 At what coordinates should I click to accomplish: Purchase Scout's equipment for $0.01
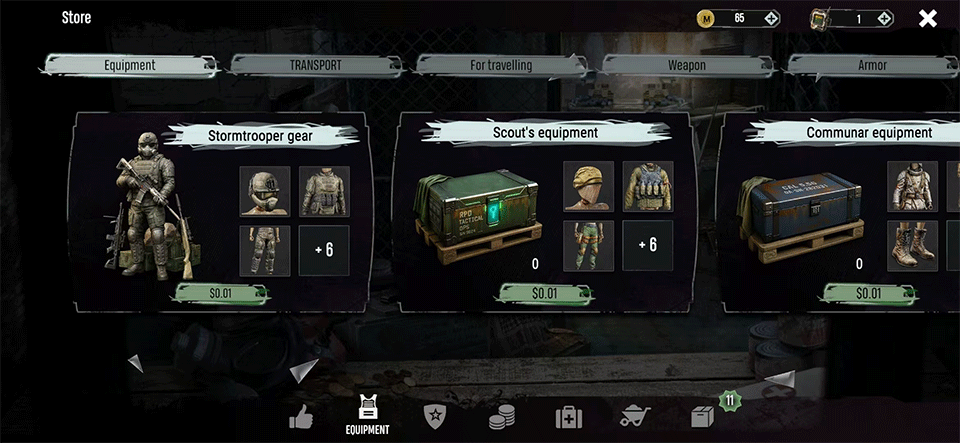click(544, 294)
